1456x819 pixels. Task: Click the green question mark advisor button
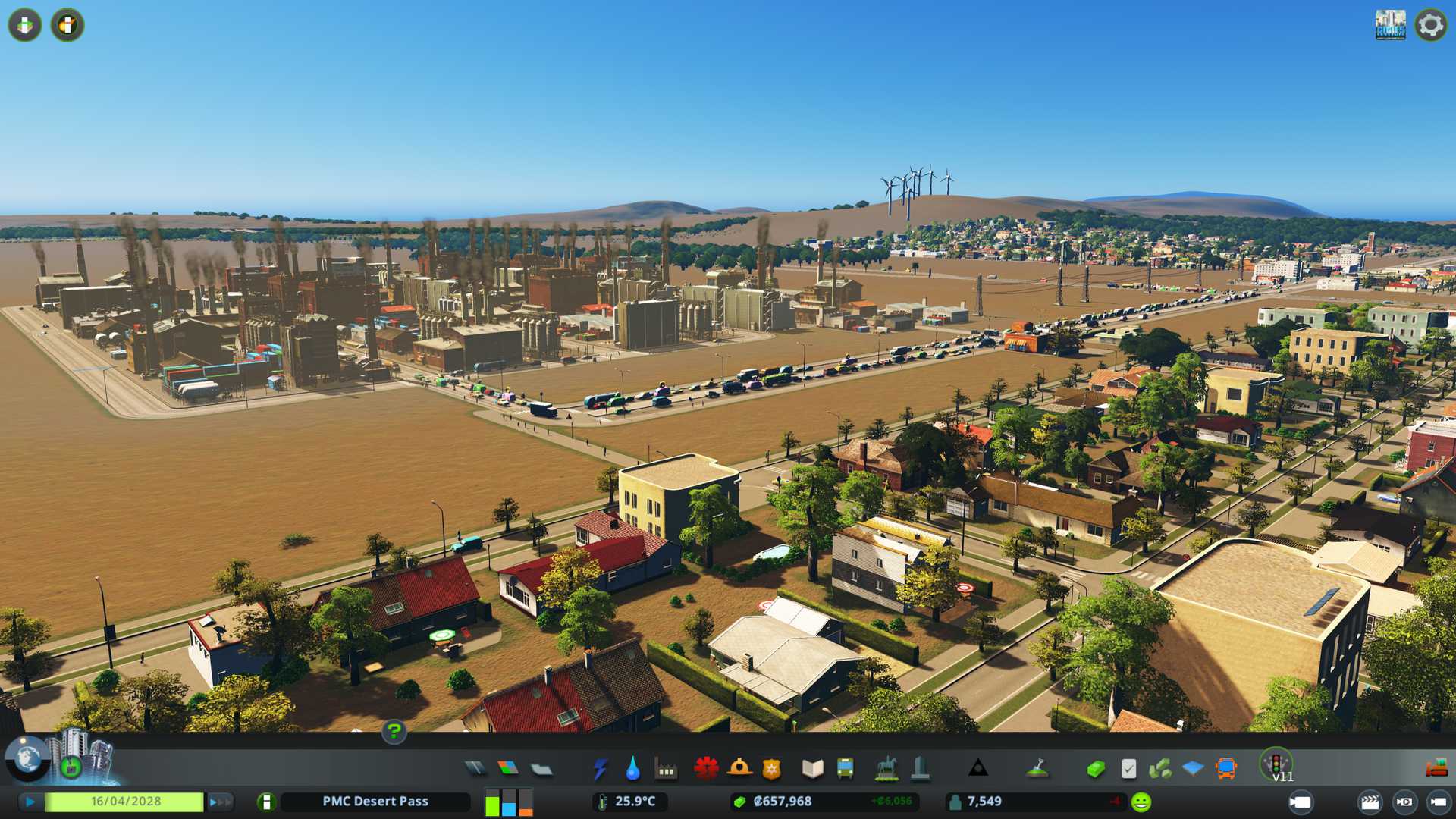click(x=394, y=731)
